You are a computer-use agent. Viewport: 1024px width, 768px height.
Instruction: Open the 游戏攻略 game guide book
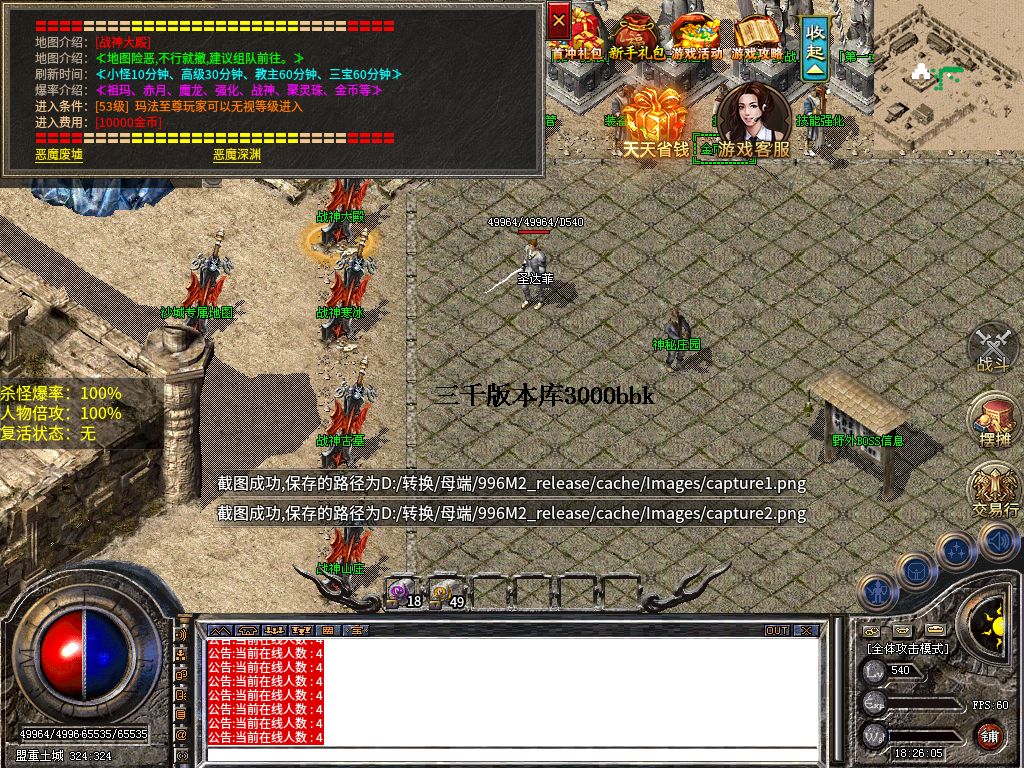click(757, 35)
